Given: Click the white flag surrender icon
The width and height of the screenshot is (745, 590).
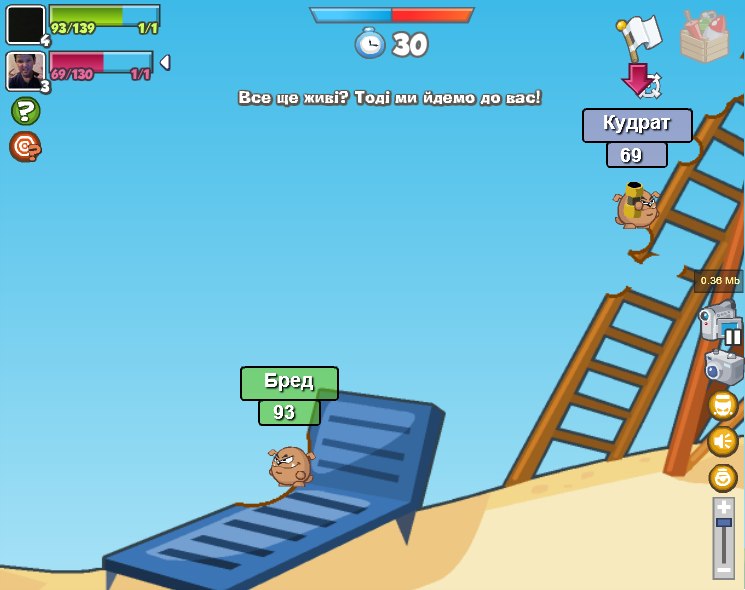Looking at the screenshot, I should click(x=640, y=36).
